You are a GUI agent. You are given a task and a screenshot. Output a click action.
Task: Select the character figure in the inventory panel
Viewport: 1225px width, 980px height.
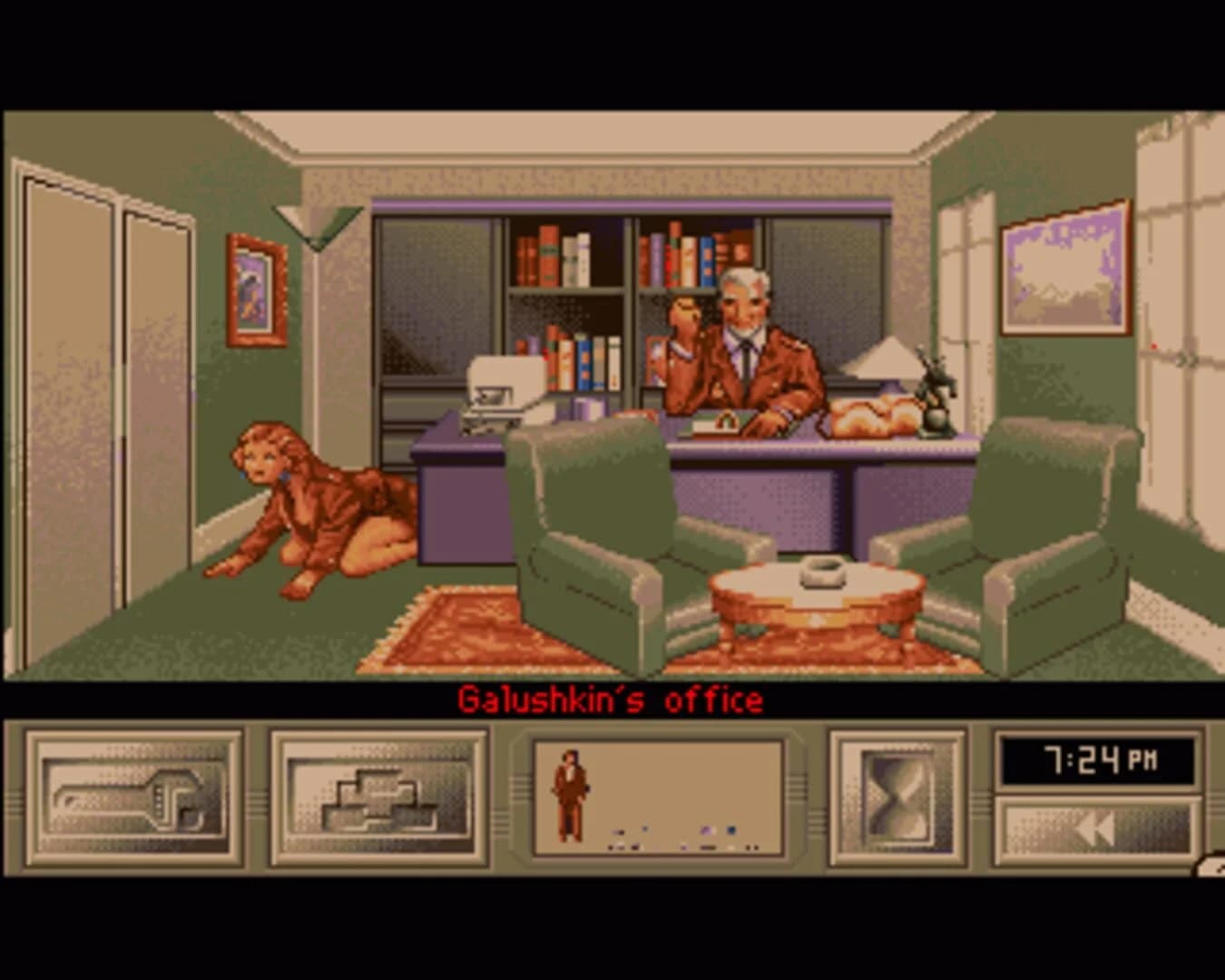tap(569, 789)
